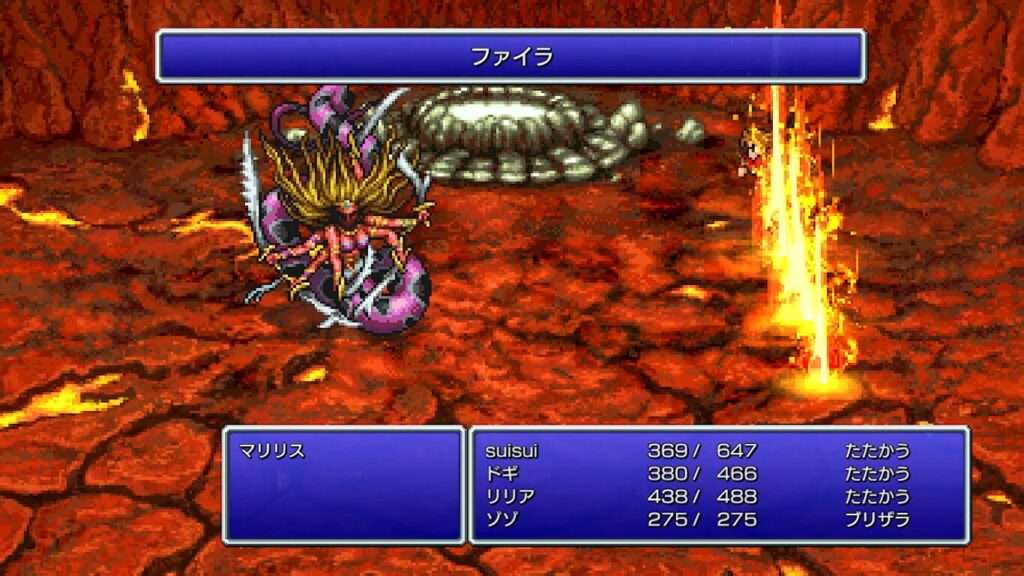The height and width of the screenshot is (576, 1024).
Task: Pick リリア in the party list
Action: [508, 497]
